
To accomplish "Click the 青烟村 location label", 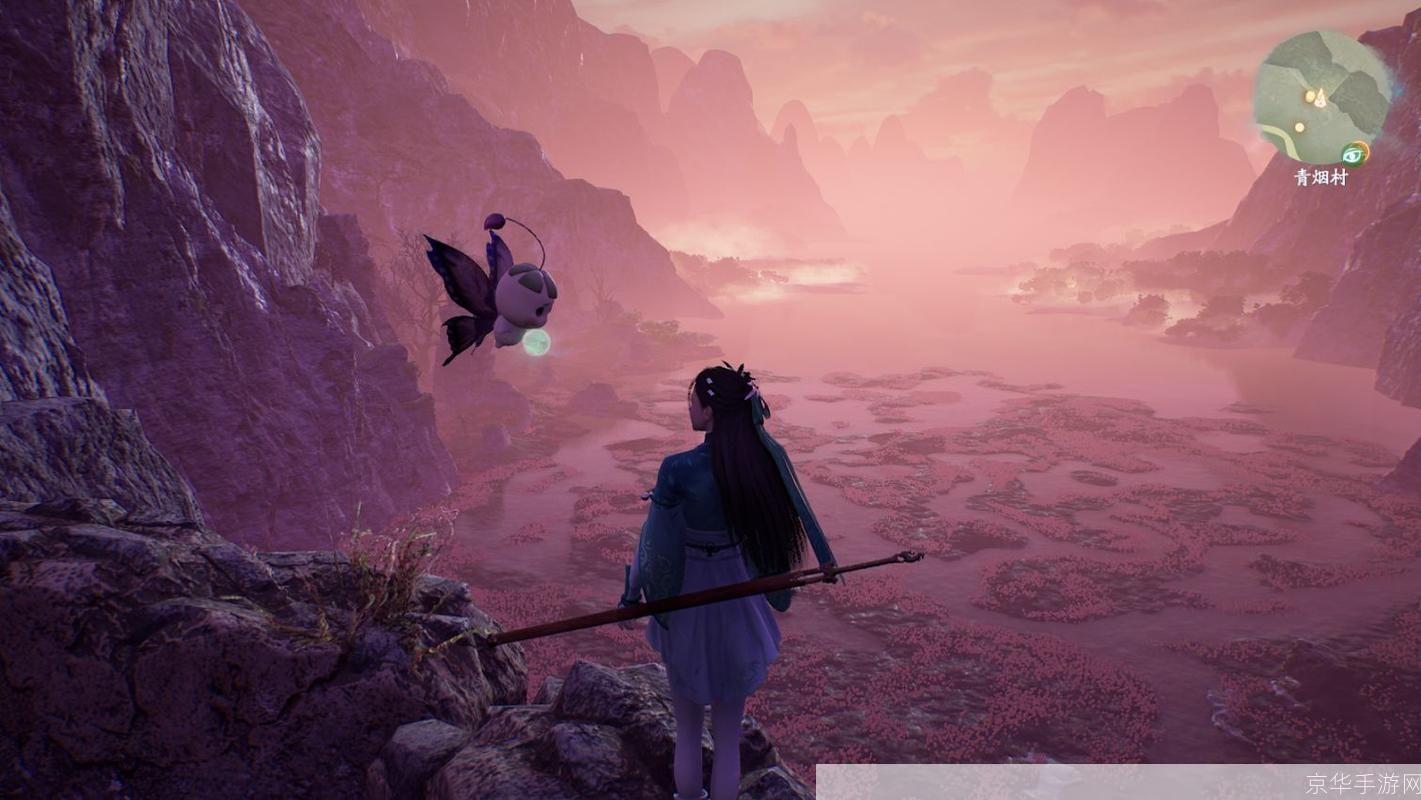I will click(1321, 177).
